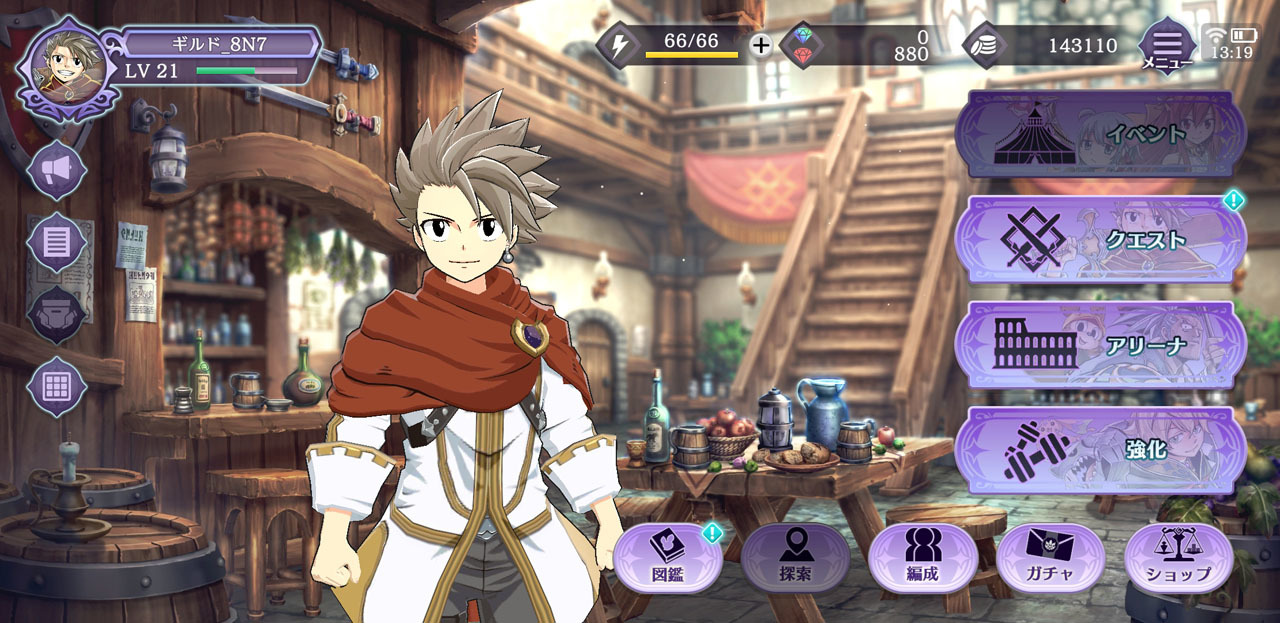Image resolution: width=1280 pixels, height=623 pixels.
Task: Go to the ガチャ gacha screen
Action: point(1050,558)
